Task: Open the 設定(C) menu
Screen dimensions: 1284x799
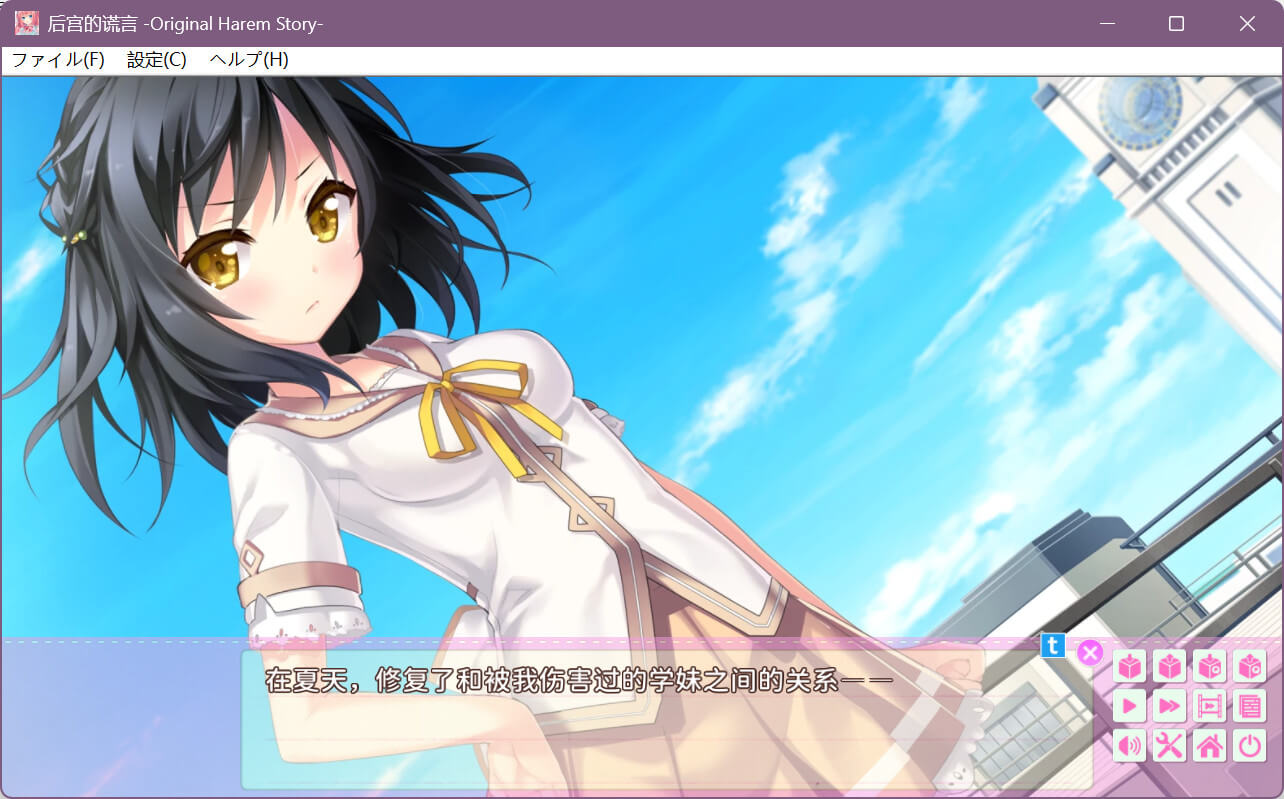Action: (x=156, y=60)
